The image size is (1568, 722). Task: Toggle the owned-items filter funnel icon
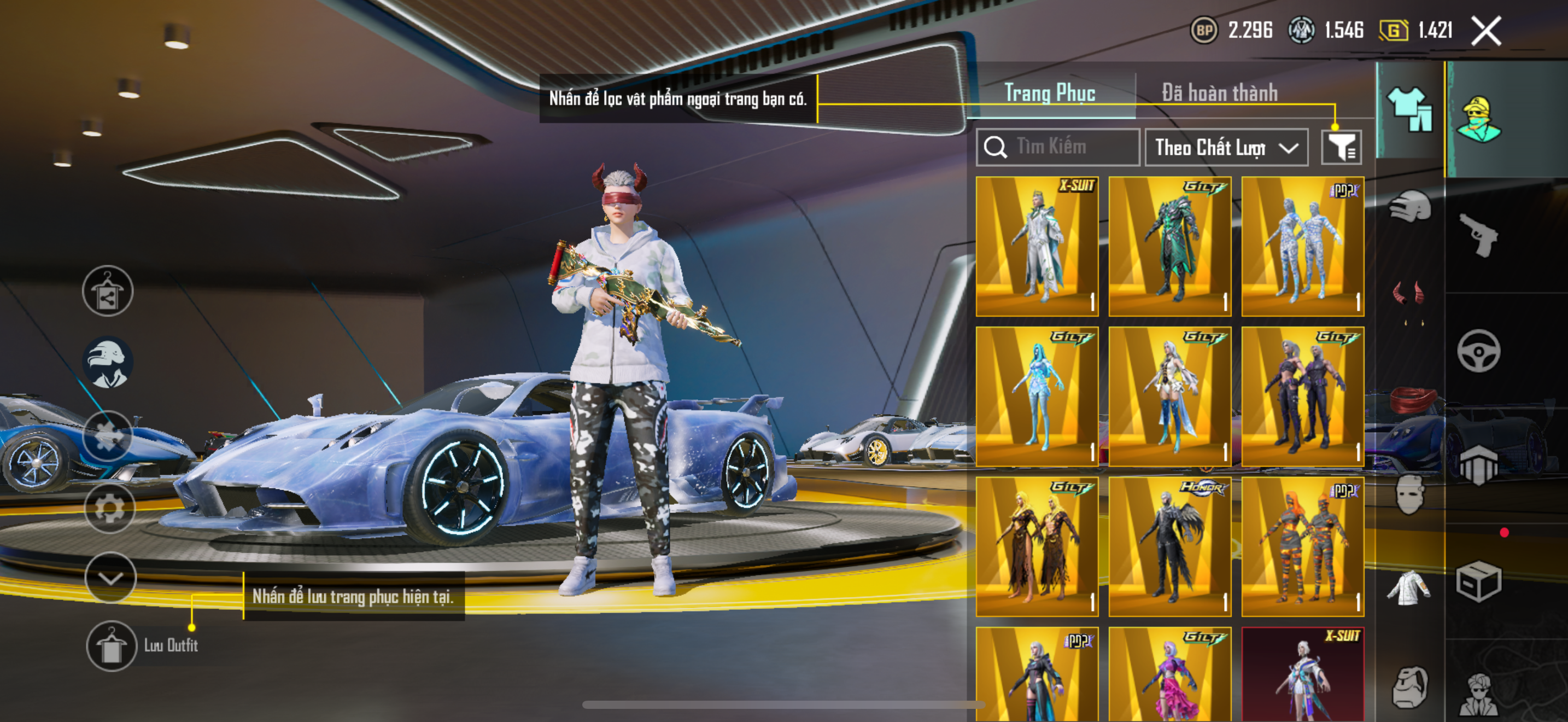(1341, 147)
